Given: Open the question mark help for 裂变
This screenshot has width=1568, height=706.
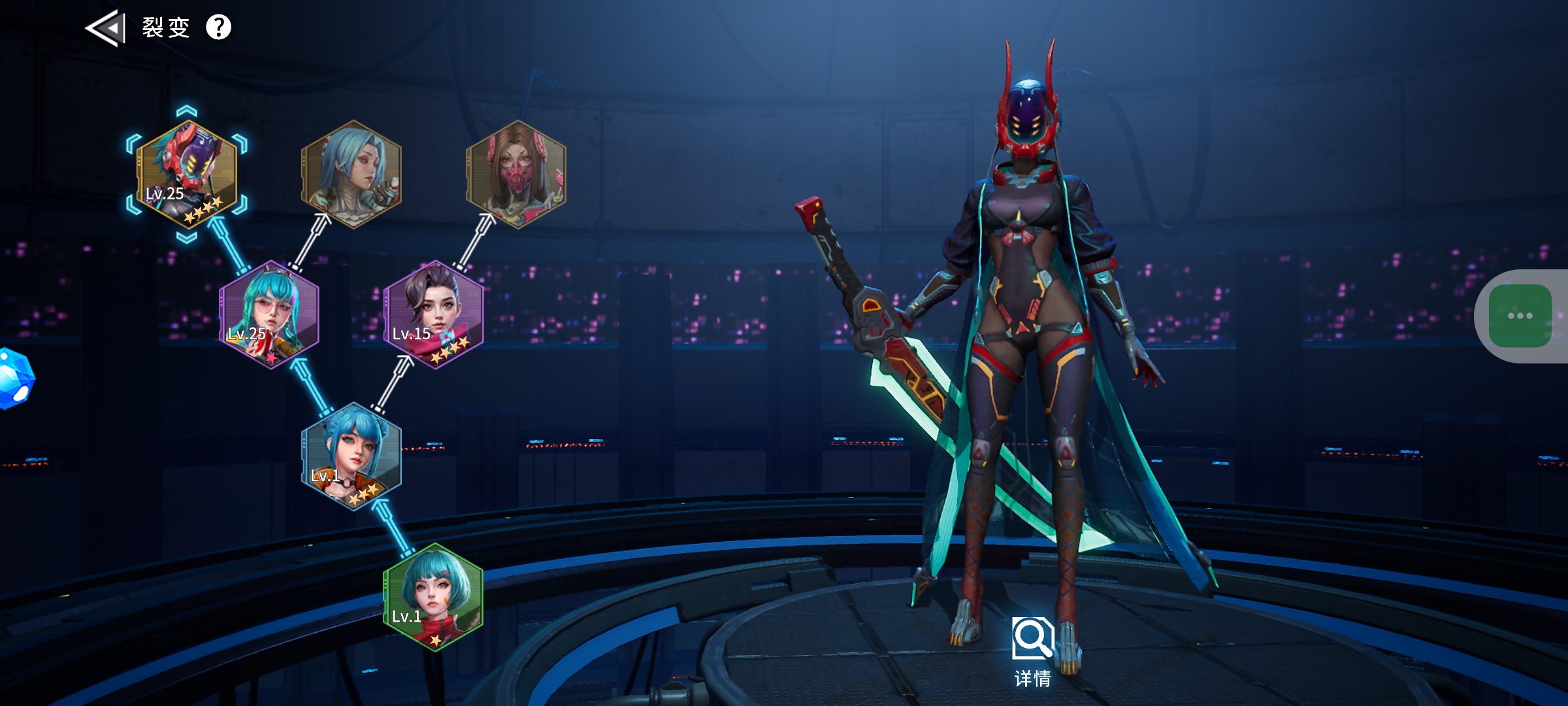Looking at the screenshot, I should click(218, 27).
